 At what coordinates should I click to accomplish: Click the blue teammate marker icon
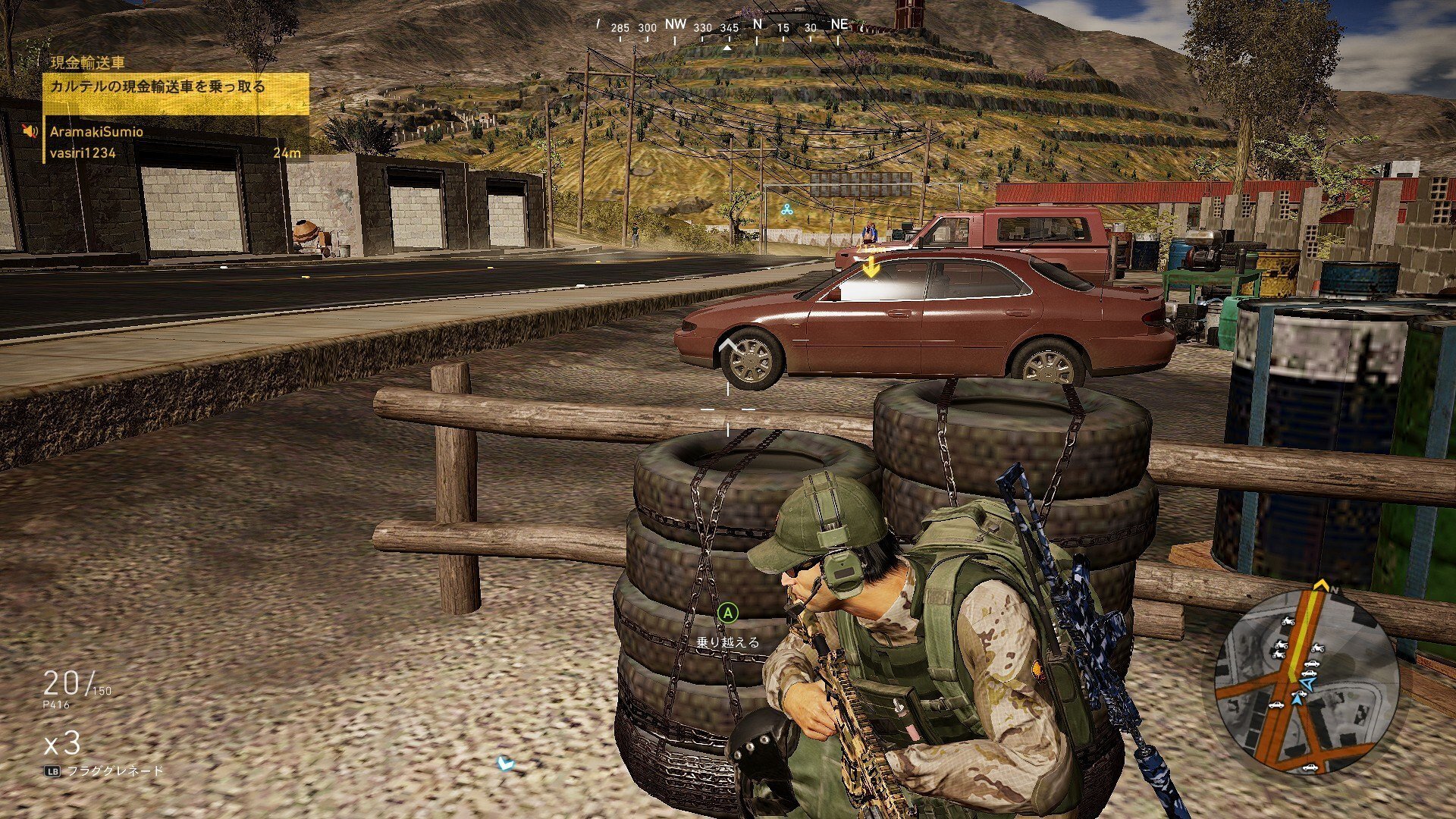click(x=788, y=209)
